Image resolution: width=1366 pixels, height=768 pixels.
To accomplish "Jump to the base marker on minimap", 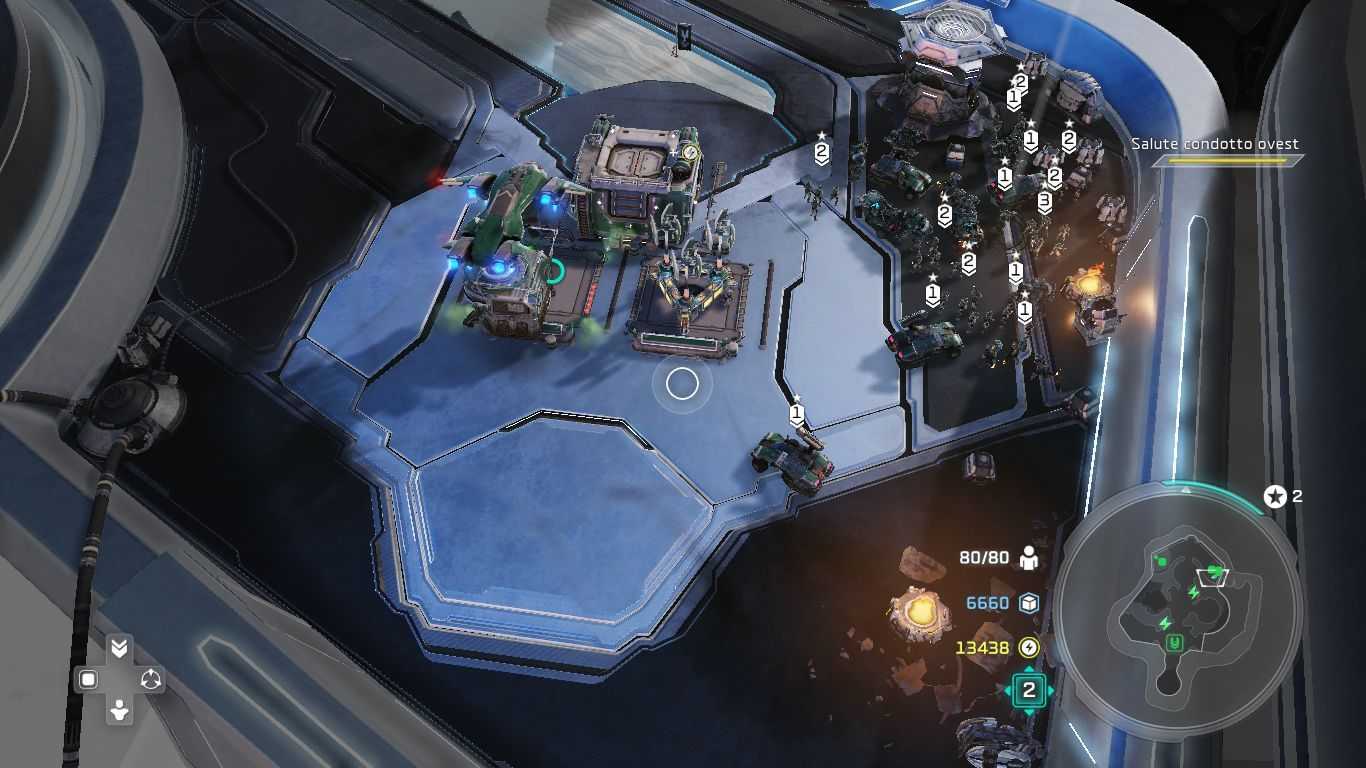I will pos(1176,643).
